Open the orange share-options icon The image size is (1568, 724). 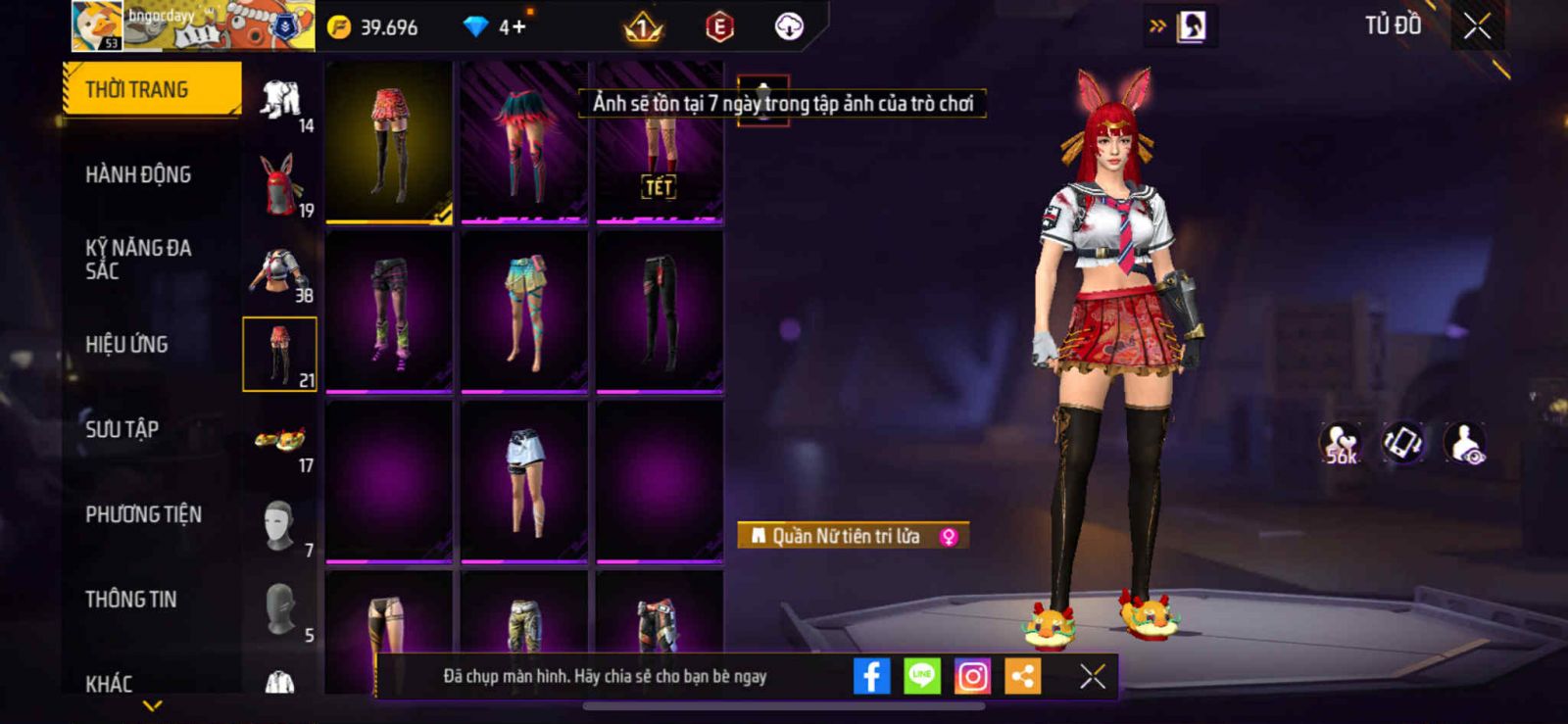tap(1022, 676)
